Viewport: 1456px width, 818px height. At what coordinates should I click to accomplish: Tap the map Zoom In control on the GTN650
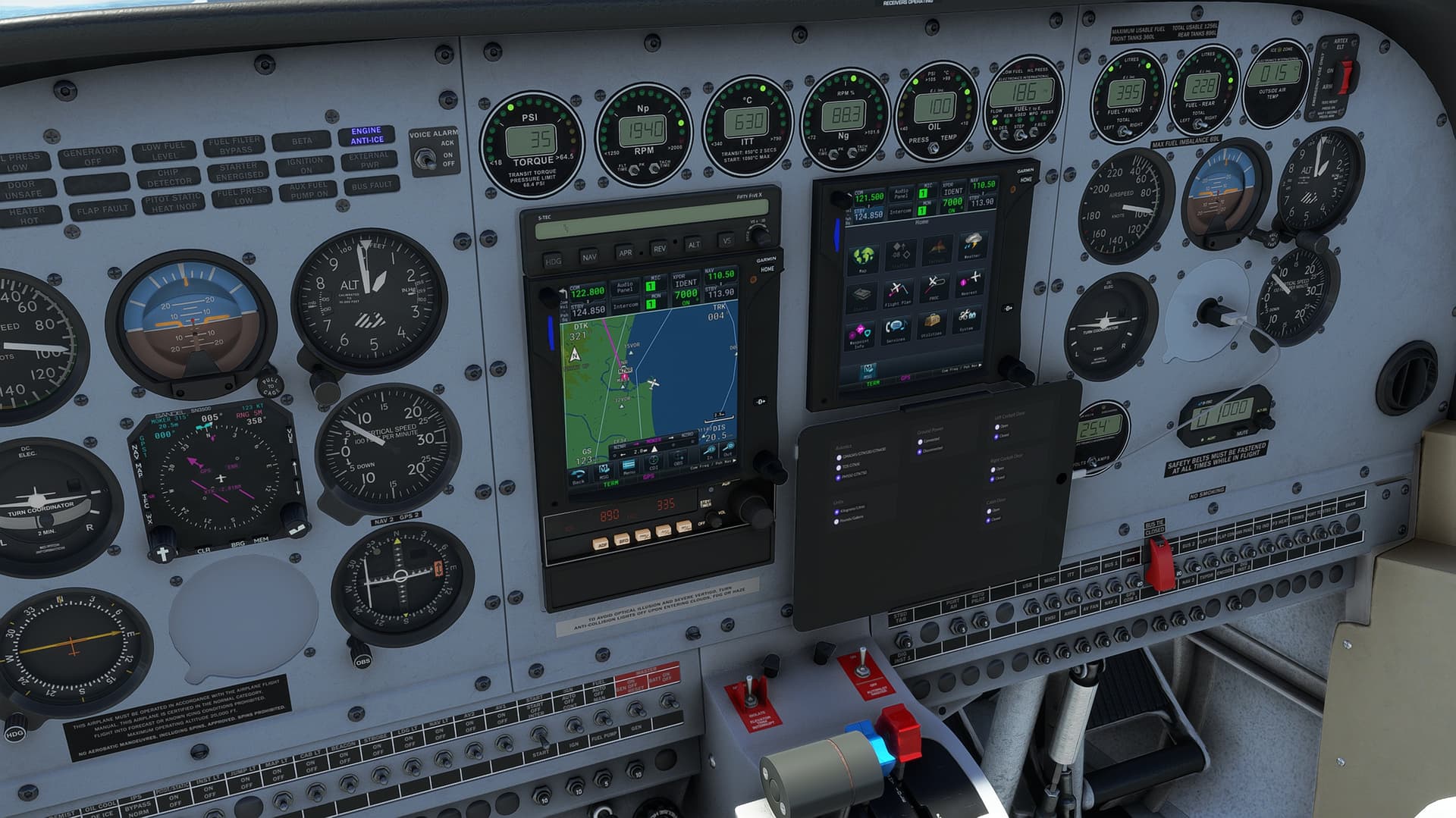click(710, 452)
